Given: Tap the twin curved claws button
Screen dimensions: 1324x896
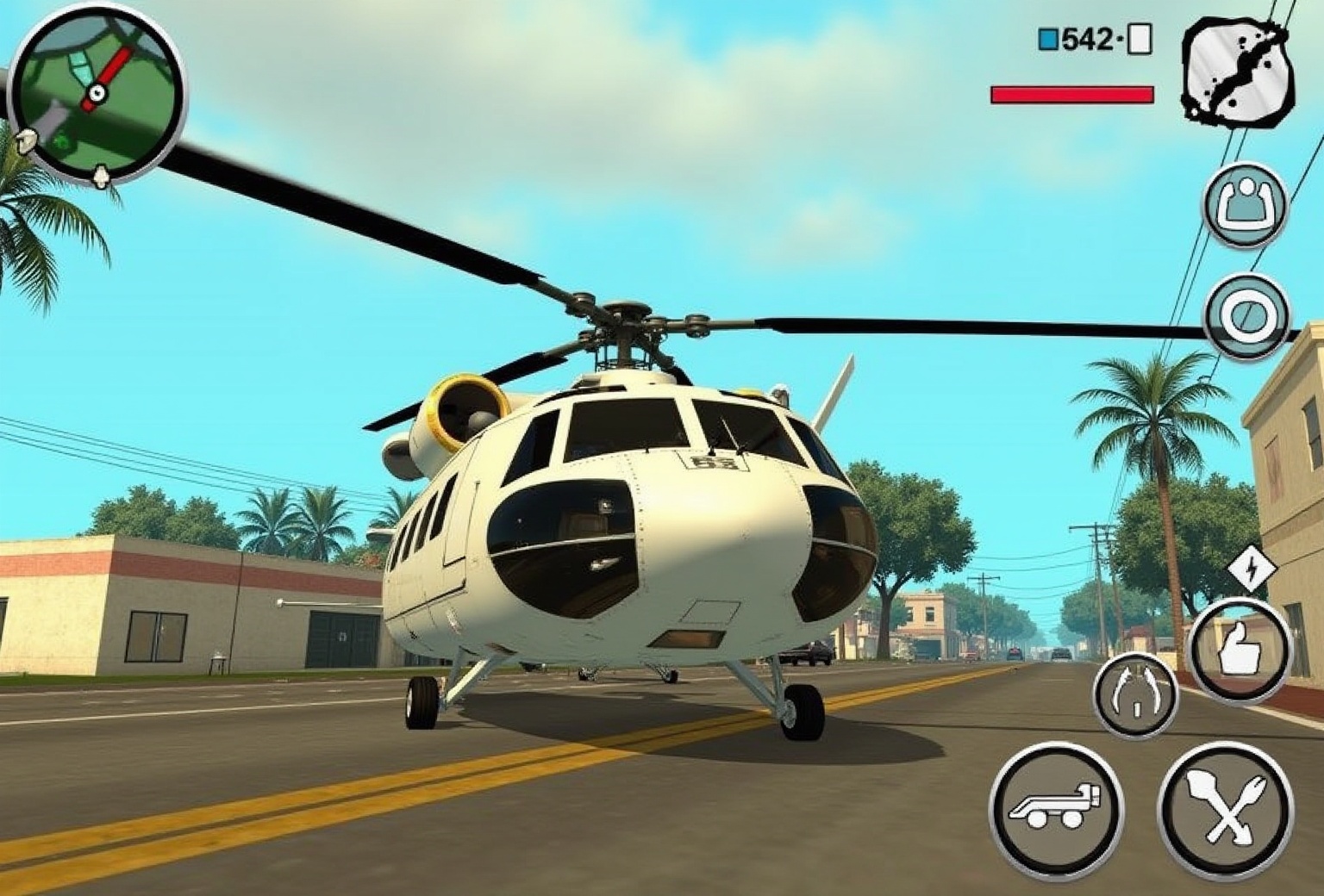Looking at the screenshot, I should click(1136, 694).
